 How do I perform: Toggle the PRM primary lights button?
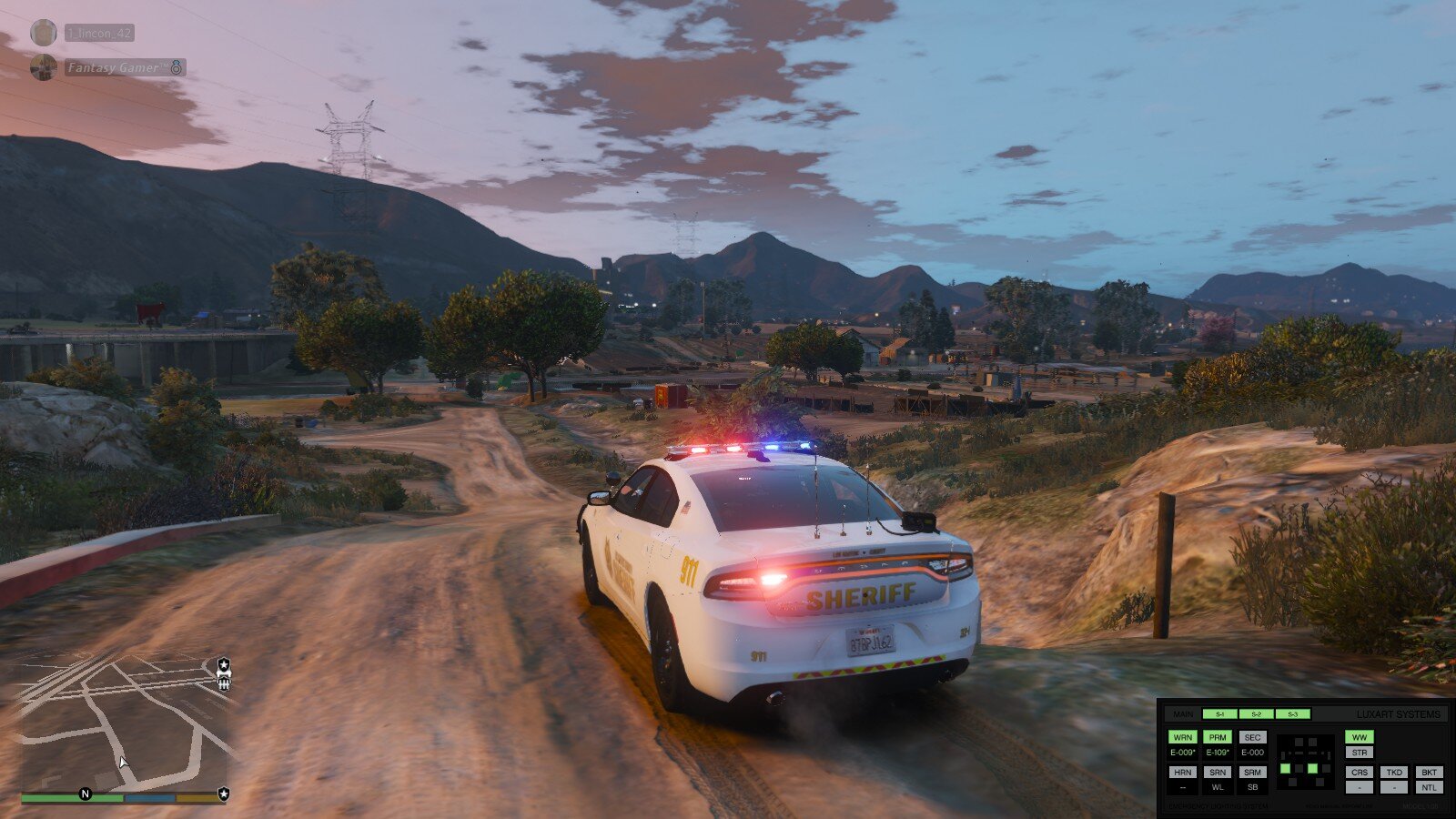pyautogui.click(x=1218, y=737)
